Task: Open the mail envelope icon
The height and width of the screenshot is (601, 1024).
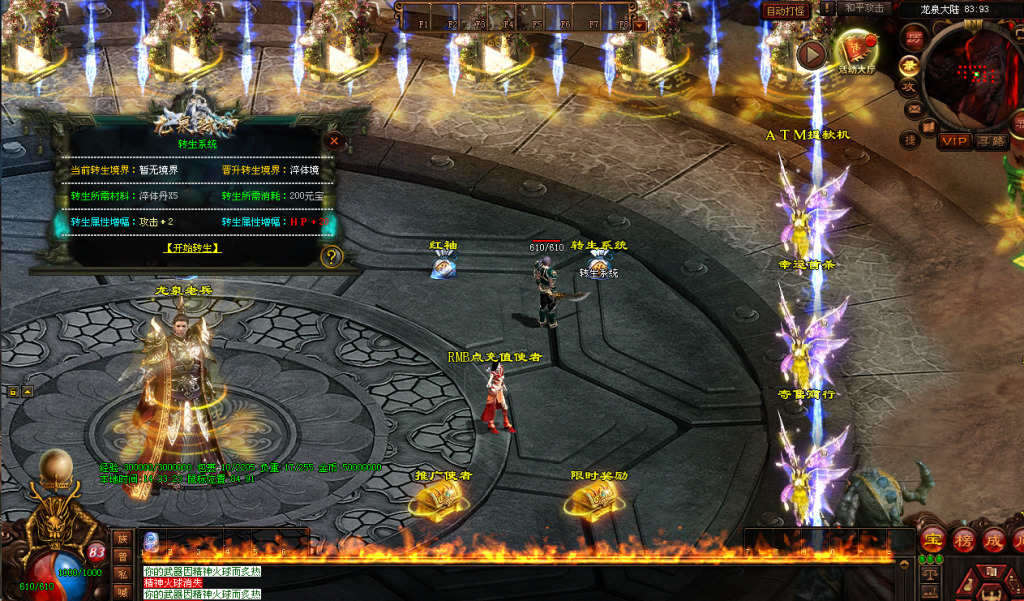Action: 913,108
